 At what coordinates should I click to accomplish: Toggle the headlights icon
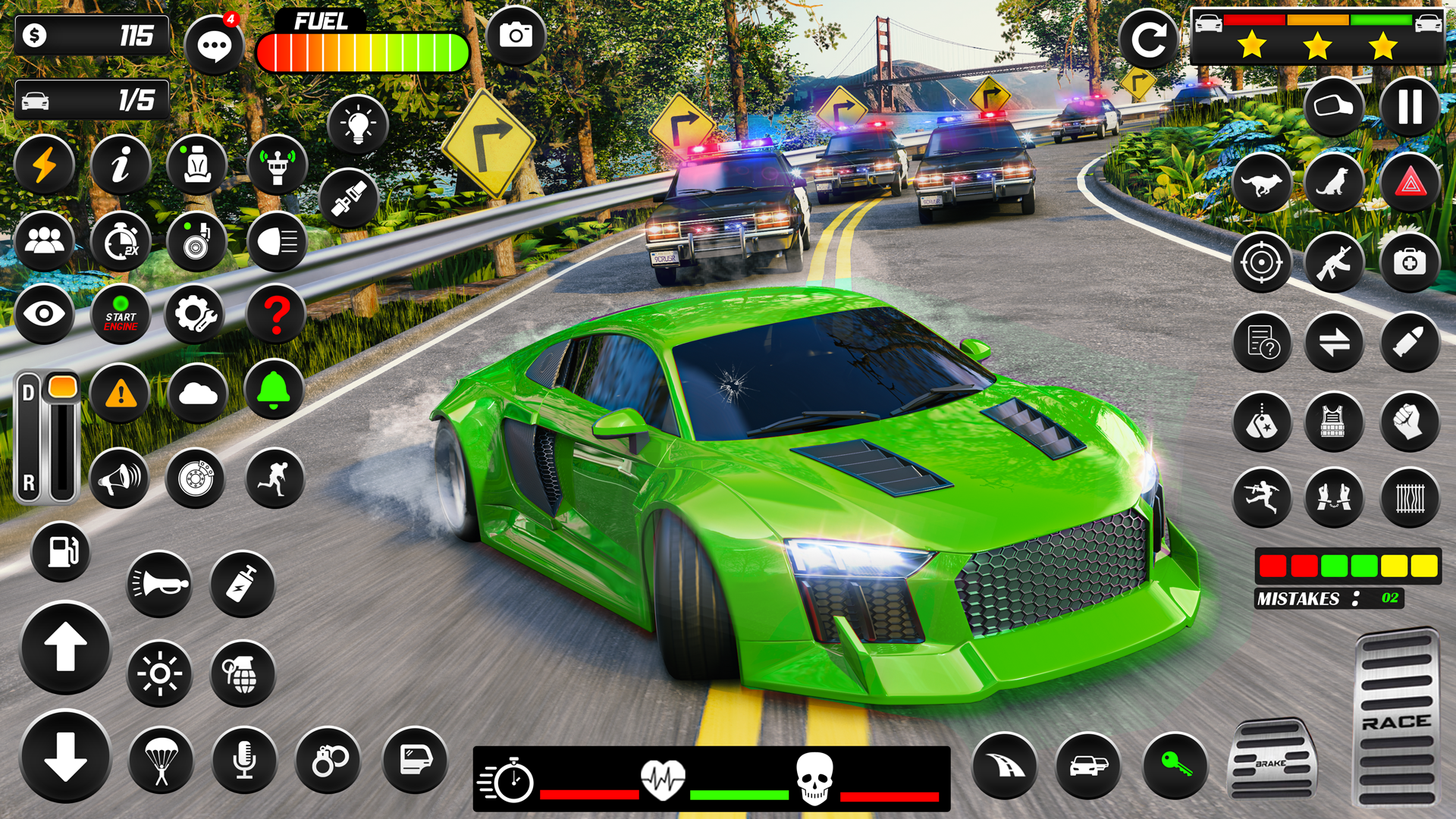click(x=277, y=242)
